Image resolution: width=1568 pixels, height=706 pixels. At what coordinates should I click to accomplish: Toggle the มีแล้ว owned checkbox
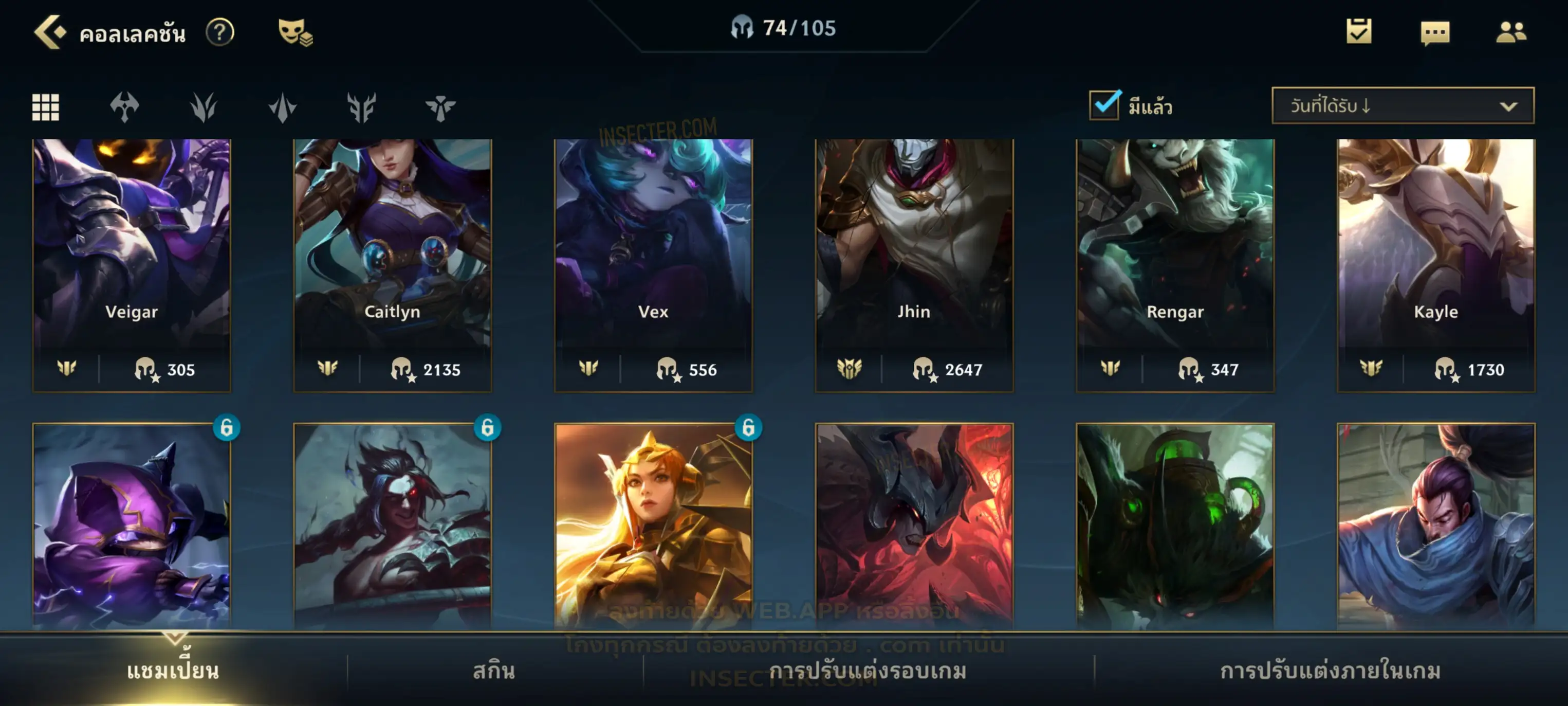pos(1104,105)
